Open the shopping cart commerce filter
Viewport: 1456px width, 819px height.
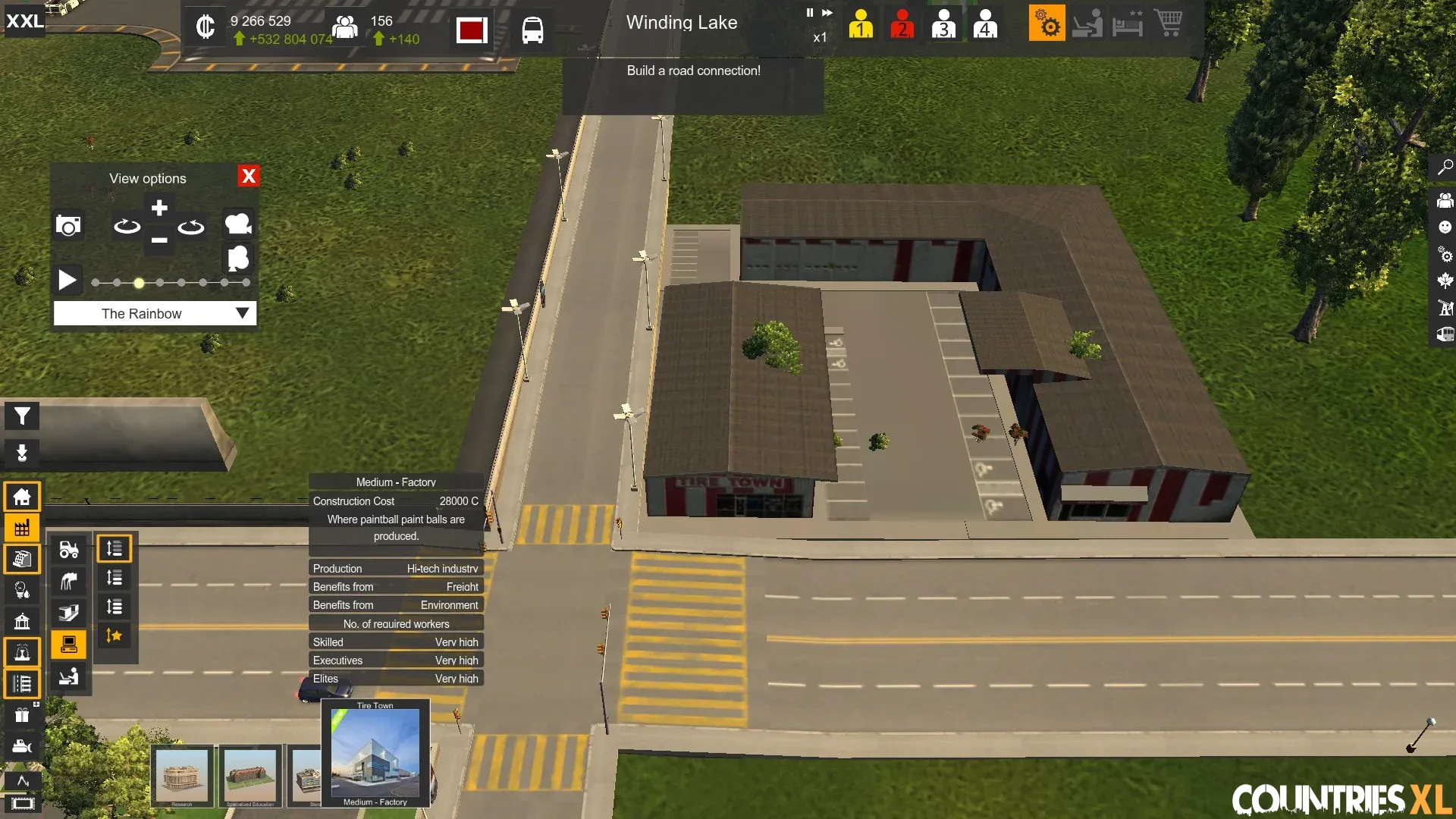click(1168, 24)
